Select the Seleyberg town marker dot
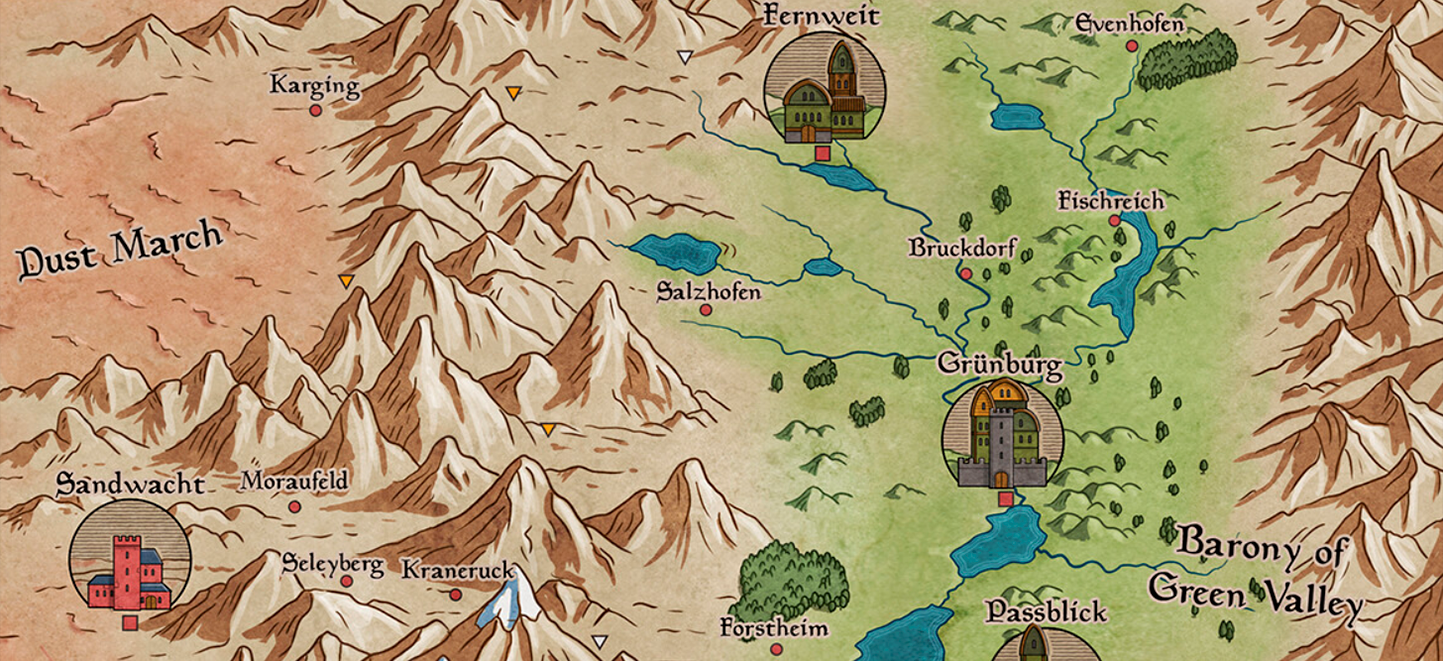The width and height of the screenshot is (1443, 661). point(346,581)
